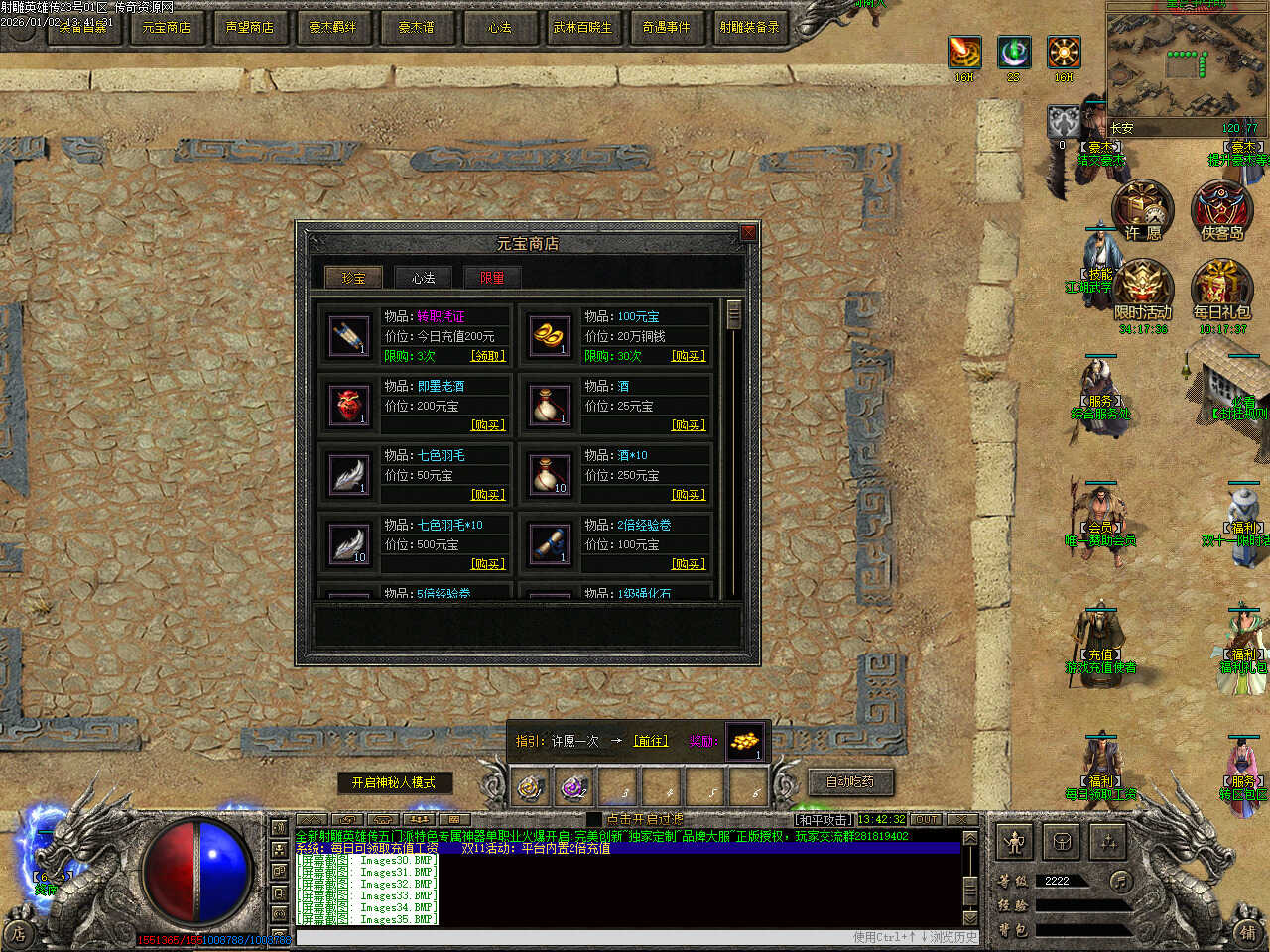Select the 100元宝 gold ingot icon
Image resolution: width=1270 pixels, height=952 pixels.
pos(549,336)
